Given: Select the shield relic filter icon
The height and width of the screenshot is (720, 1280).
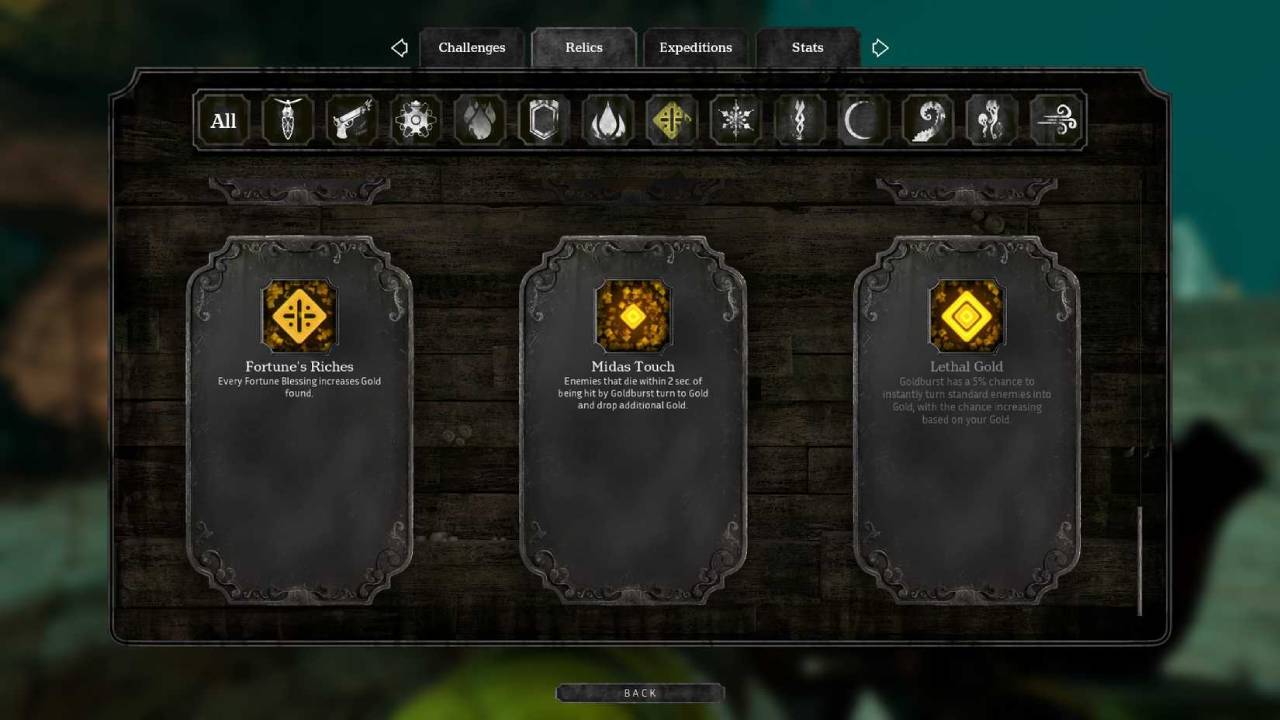Looking at the screenshot, I should coord(543,120).
